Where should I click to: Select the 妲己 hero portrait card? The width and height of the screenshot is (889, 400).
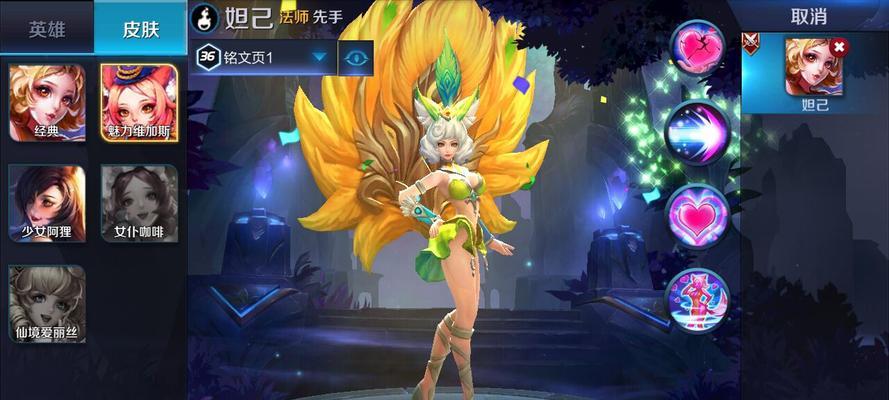(x=813, y=73)
